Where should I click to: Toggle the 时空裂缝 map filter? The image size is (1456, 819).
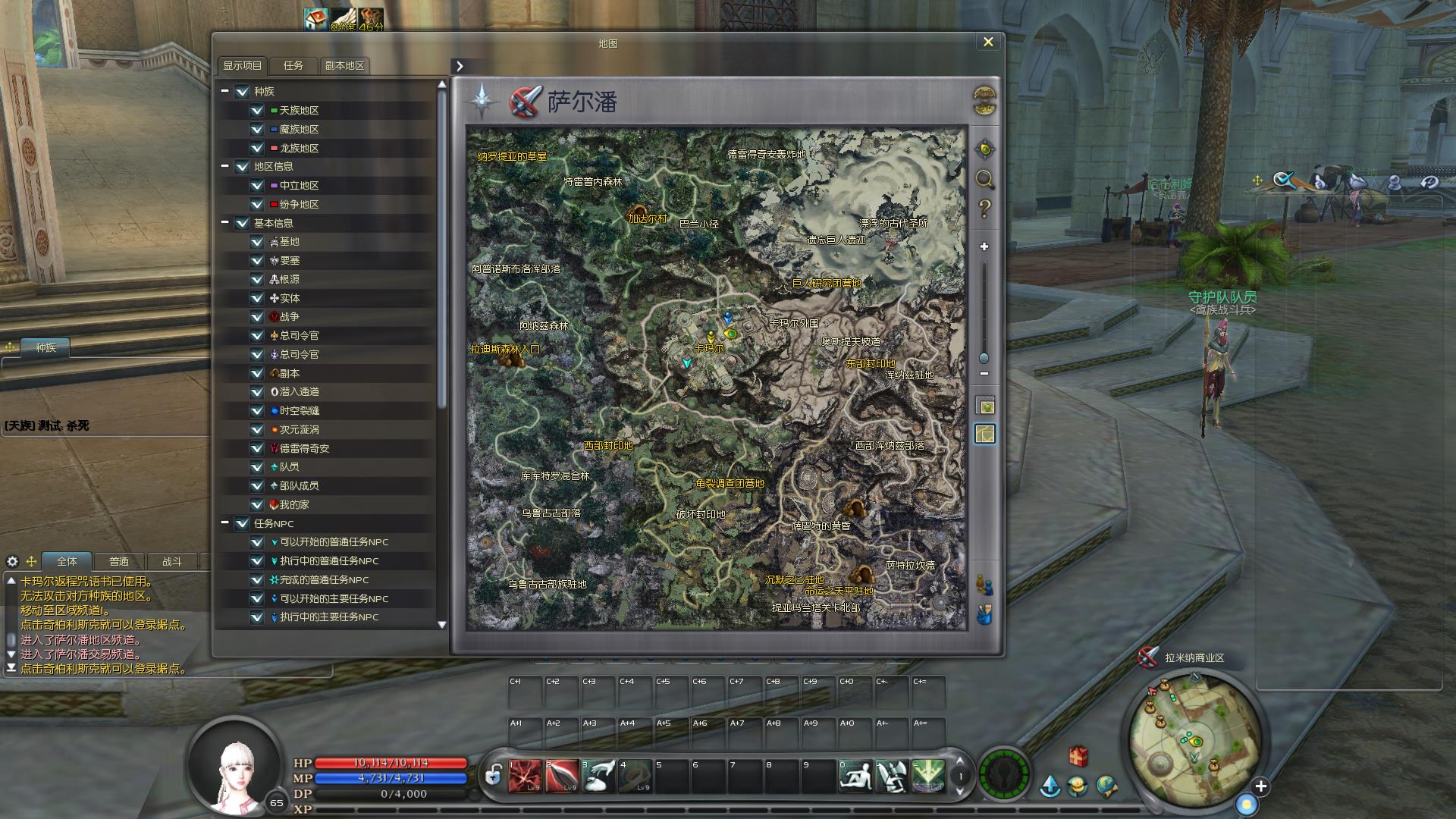pos(257,411)
